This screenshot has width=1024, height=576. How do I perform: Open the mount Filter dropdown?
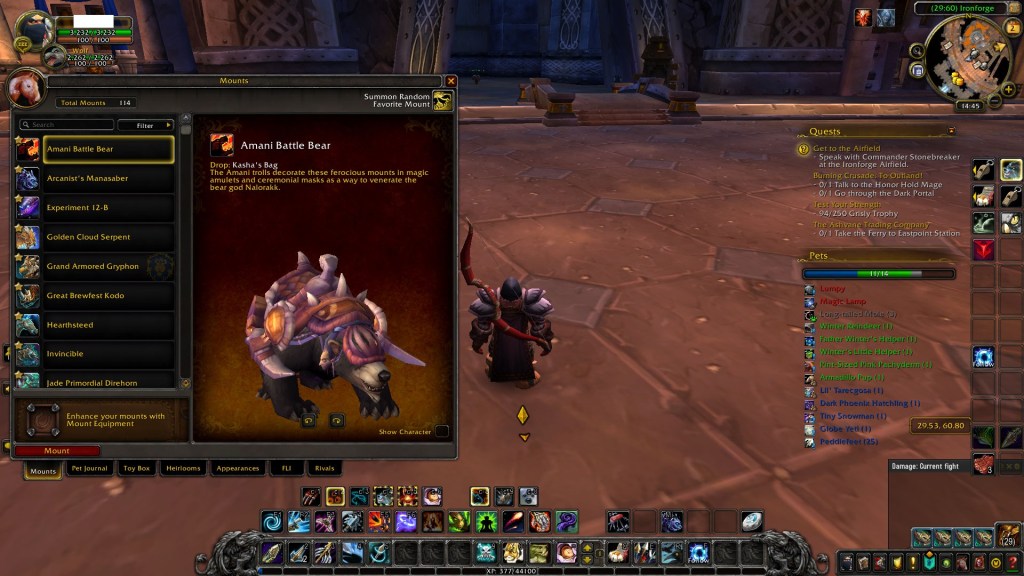tap(145, 125)
